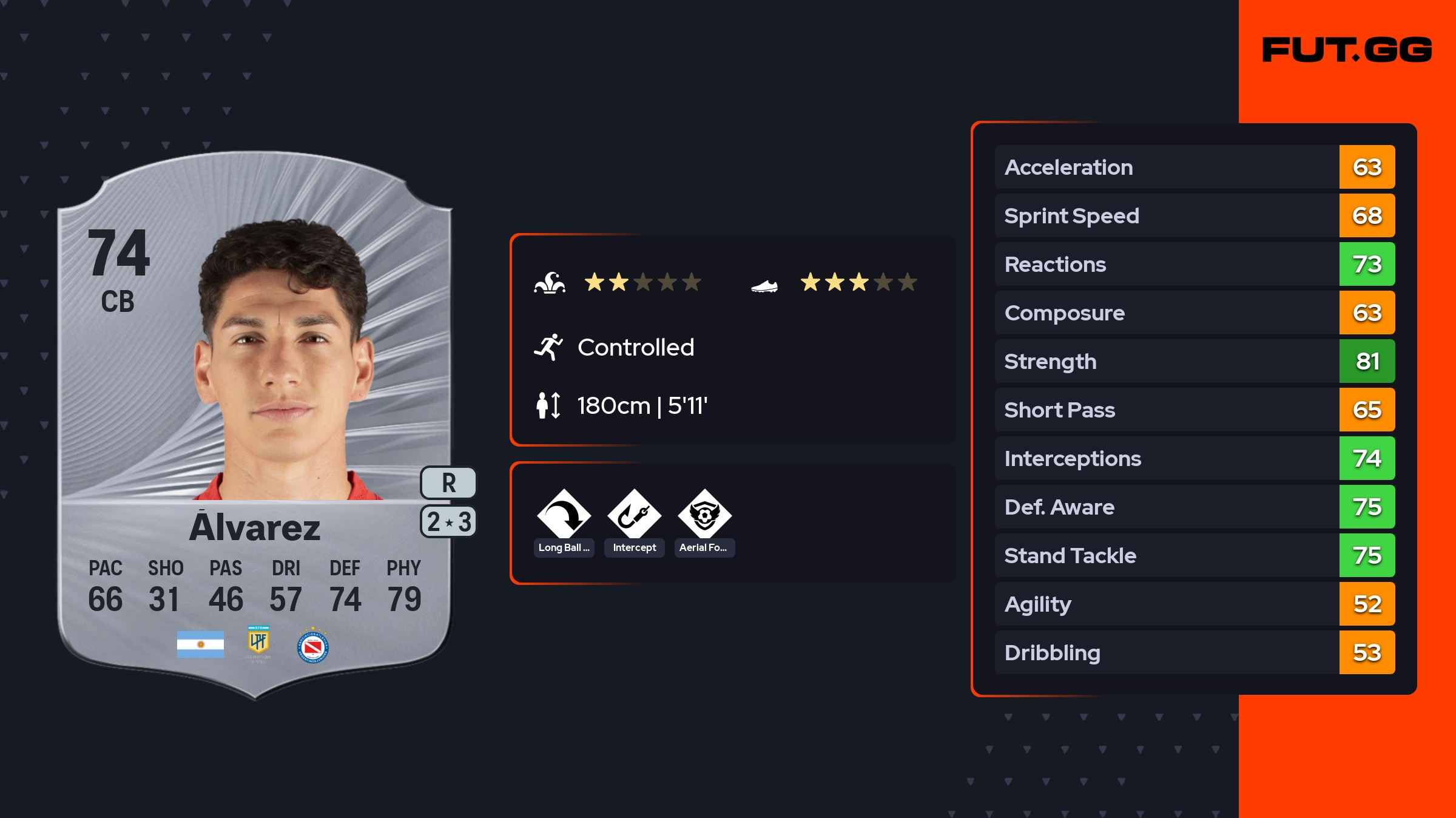Click the Strength stat row
The height and width of the screenshot is (818, 1456).
pos(1194,361)
